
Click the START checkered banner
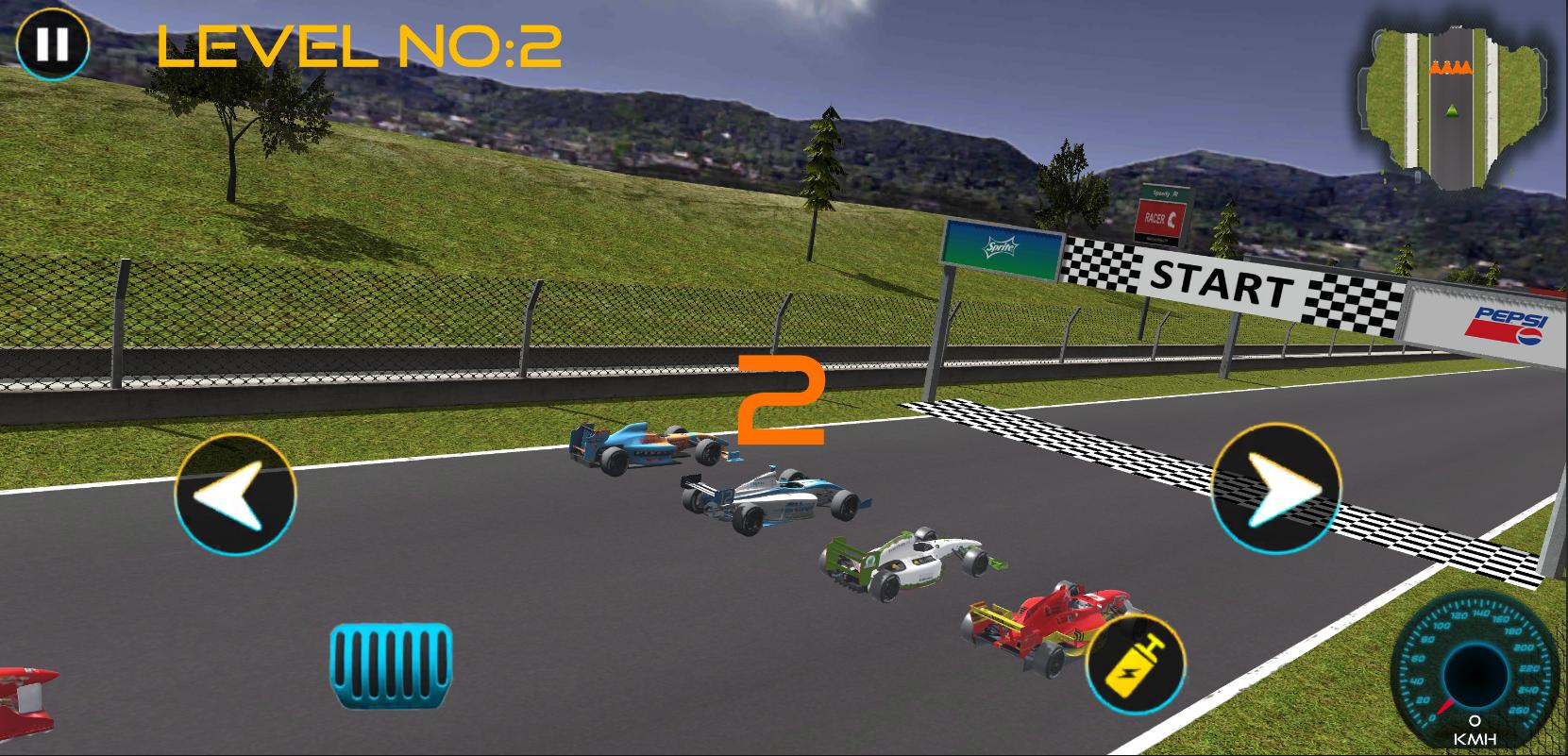click(x=1222, y=279)
